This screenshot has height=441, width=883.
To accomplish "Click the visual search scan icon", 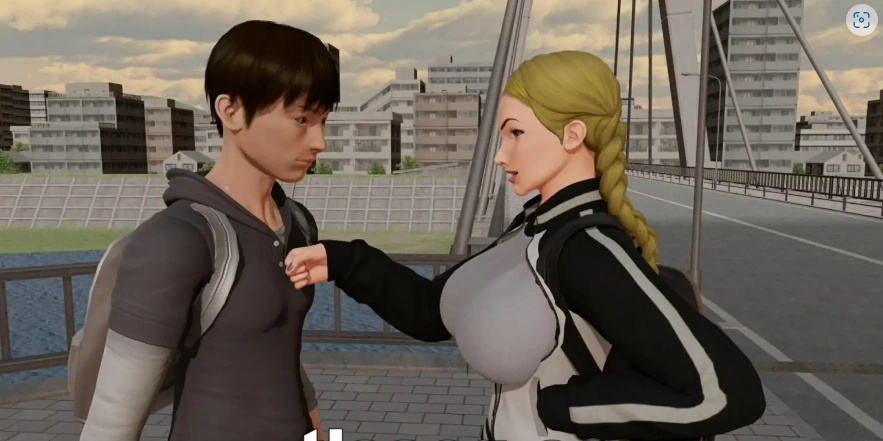I will point(861,21).
